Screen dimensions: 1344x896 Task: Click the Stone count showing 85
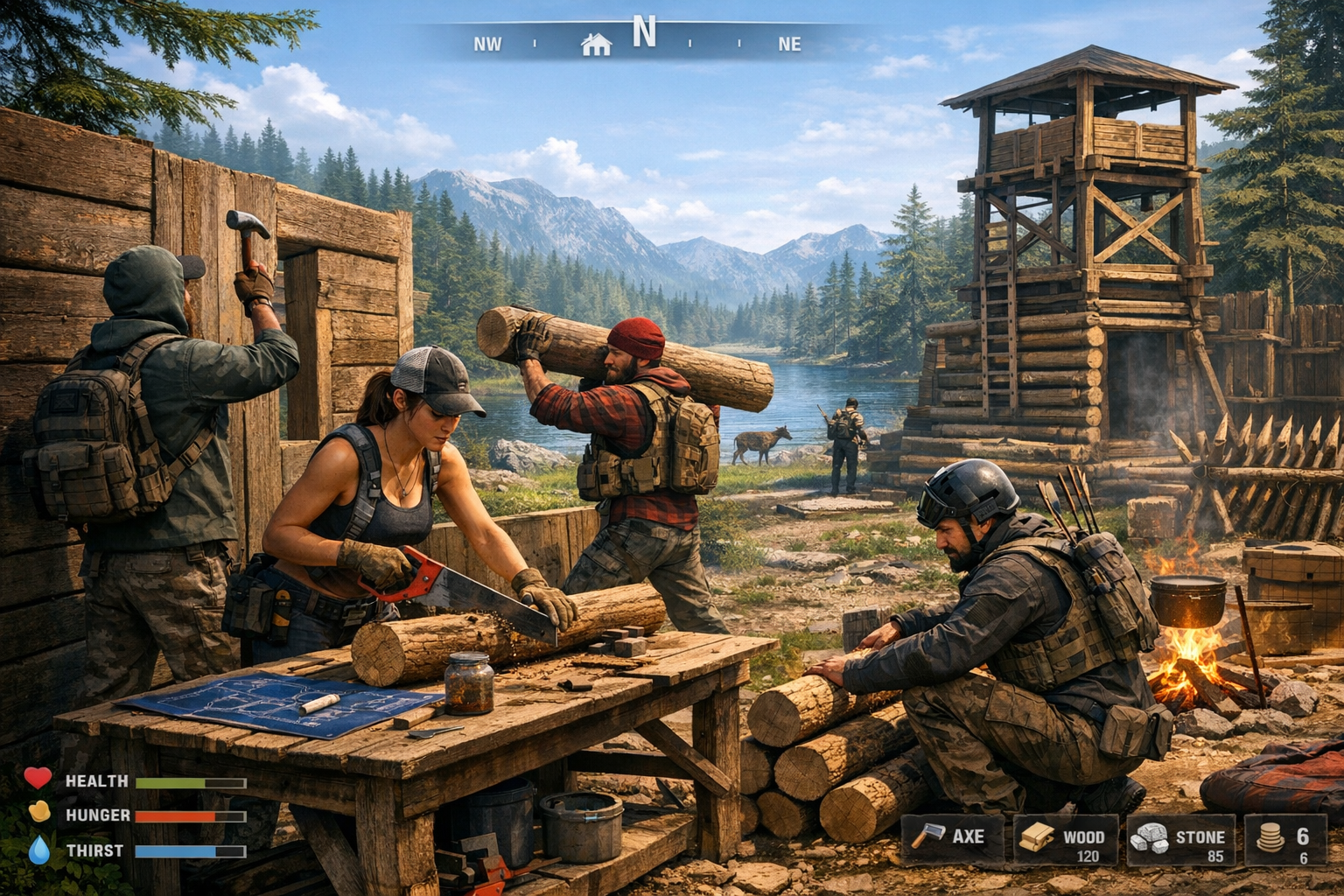click(1214, 856)
